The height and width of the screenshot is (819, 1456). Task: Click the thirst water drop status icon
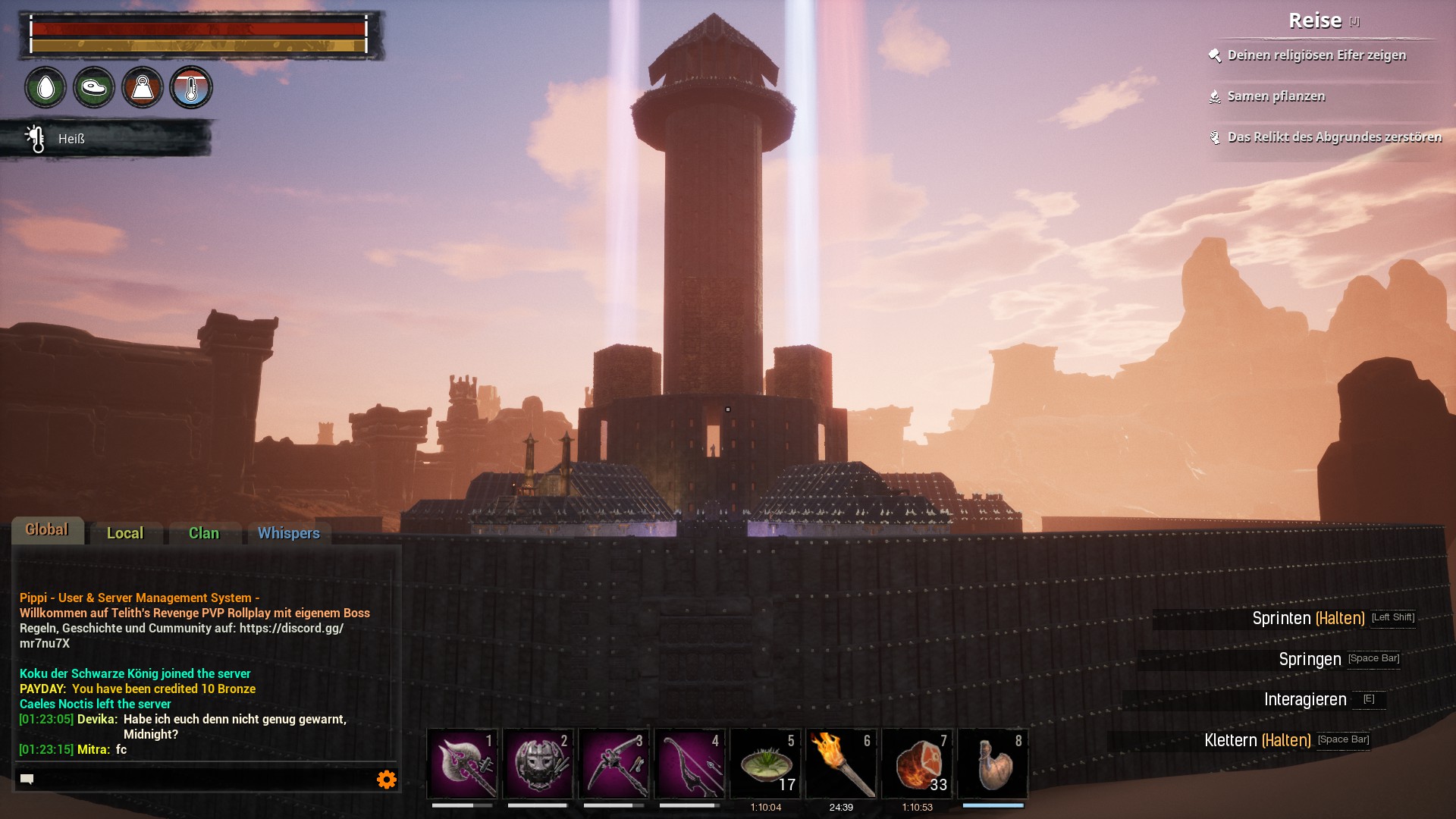point(45,88)
